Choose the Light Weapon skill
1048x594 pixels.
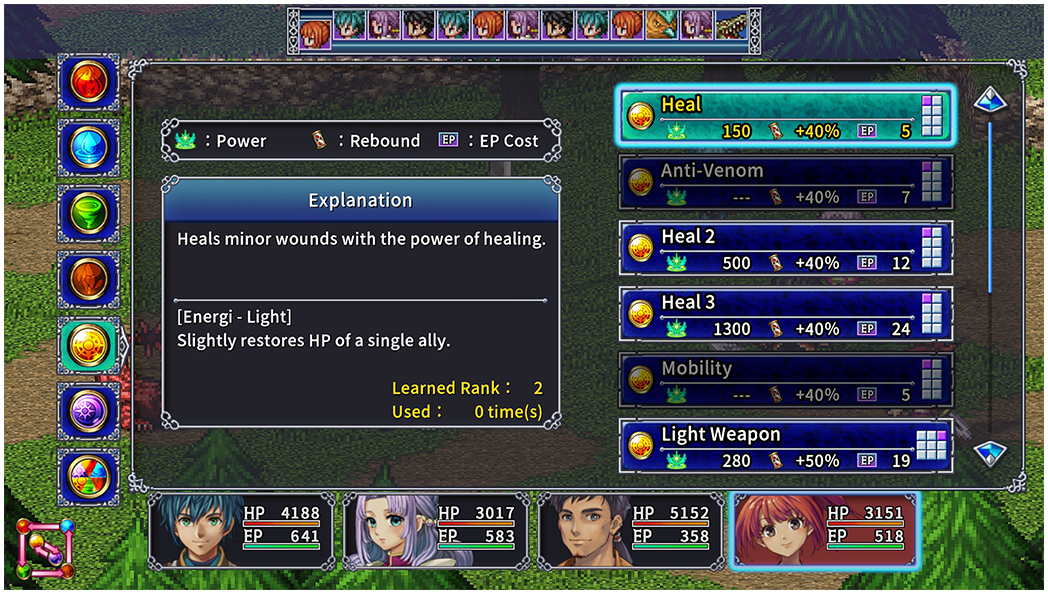[x=785, y=447]
